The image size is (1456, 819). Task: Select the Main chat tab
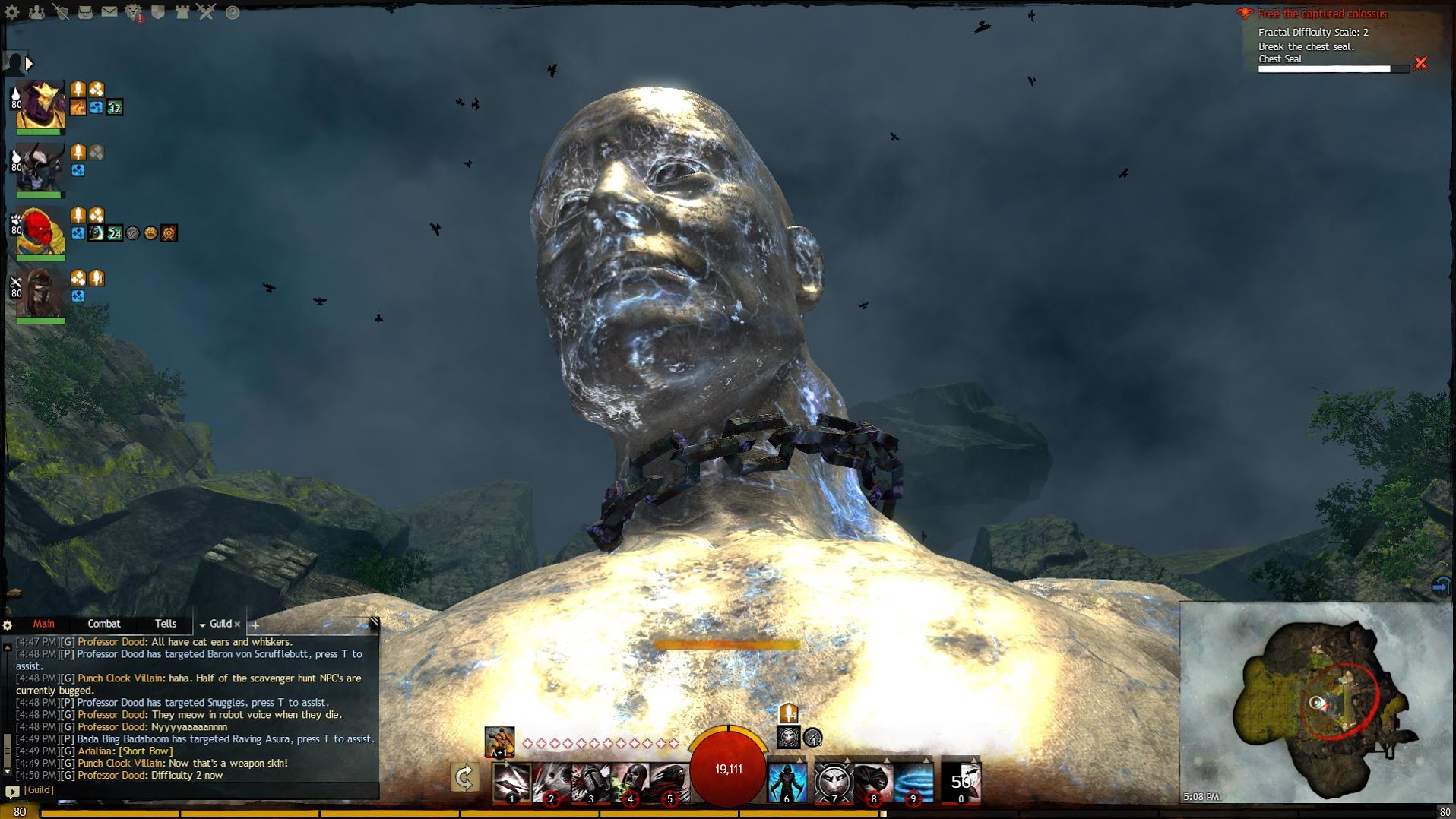tap(43, 624)
